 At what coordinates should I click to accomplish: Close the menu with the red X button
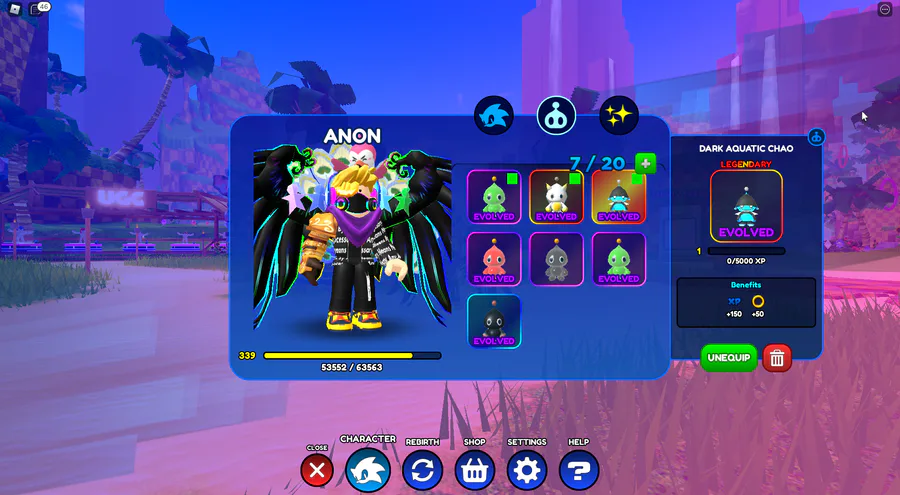pos(317,470)
